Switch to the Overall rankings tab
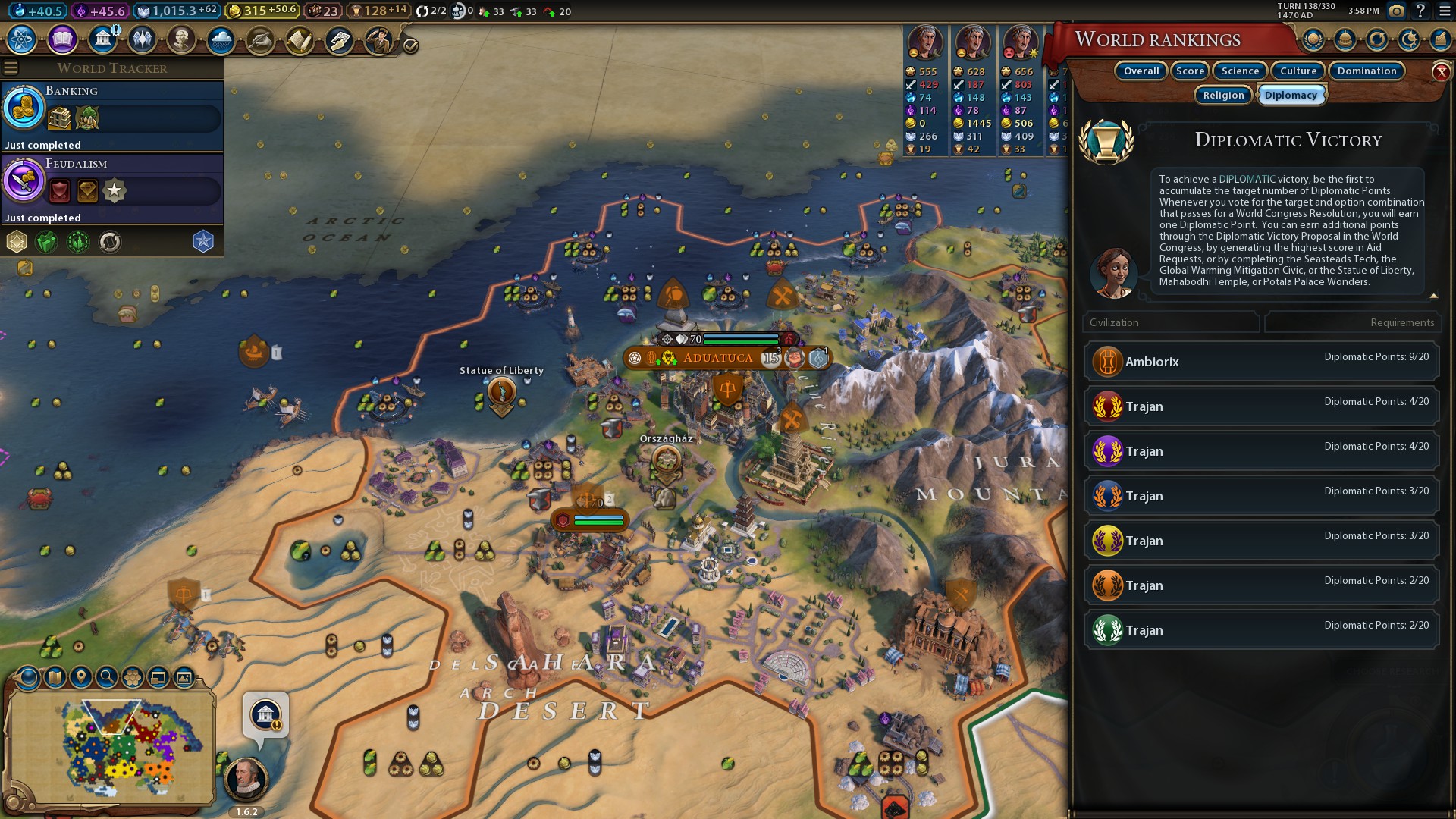 coord(1141,71)
